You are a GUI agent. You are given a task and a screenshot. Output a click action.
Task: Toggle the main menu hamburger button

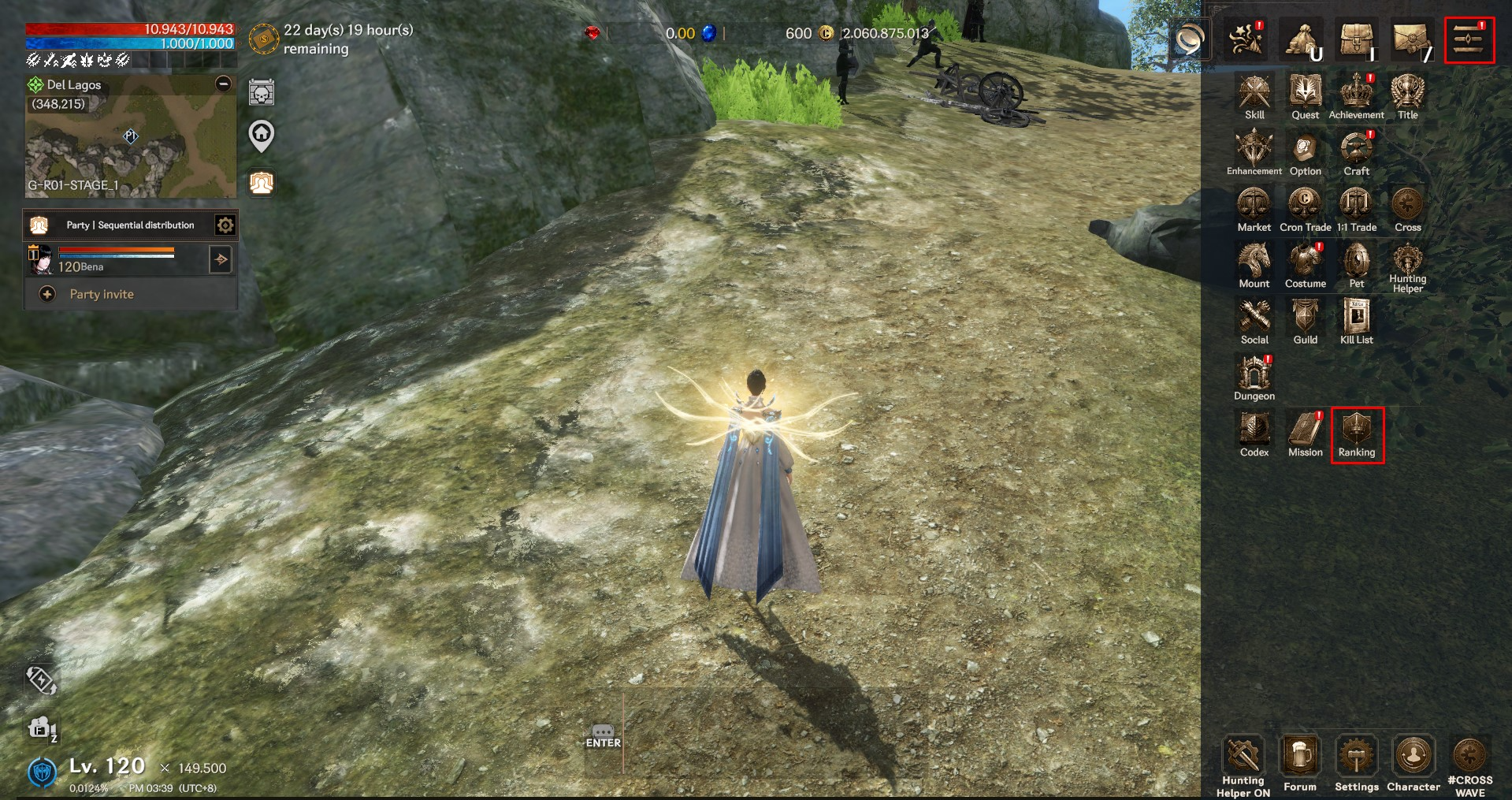pyautogui.click(x=1469, y=40)
